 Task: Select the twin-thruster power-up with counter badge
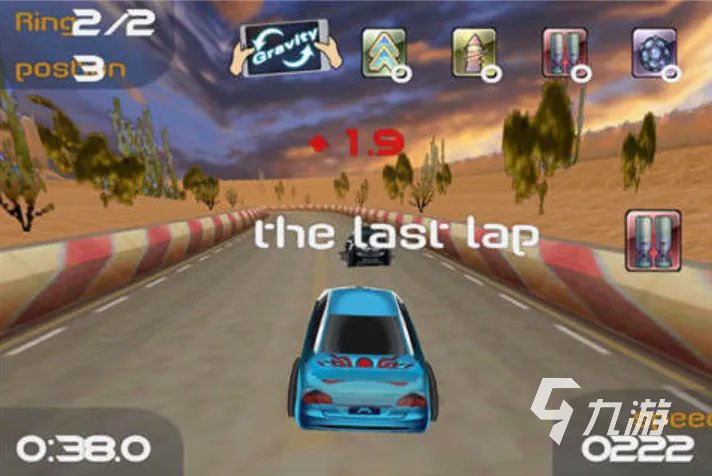click(x=563, y=50)
